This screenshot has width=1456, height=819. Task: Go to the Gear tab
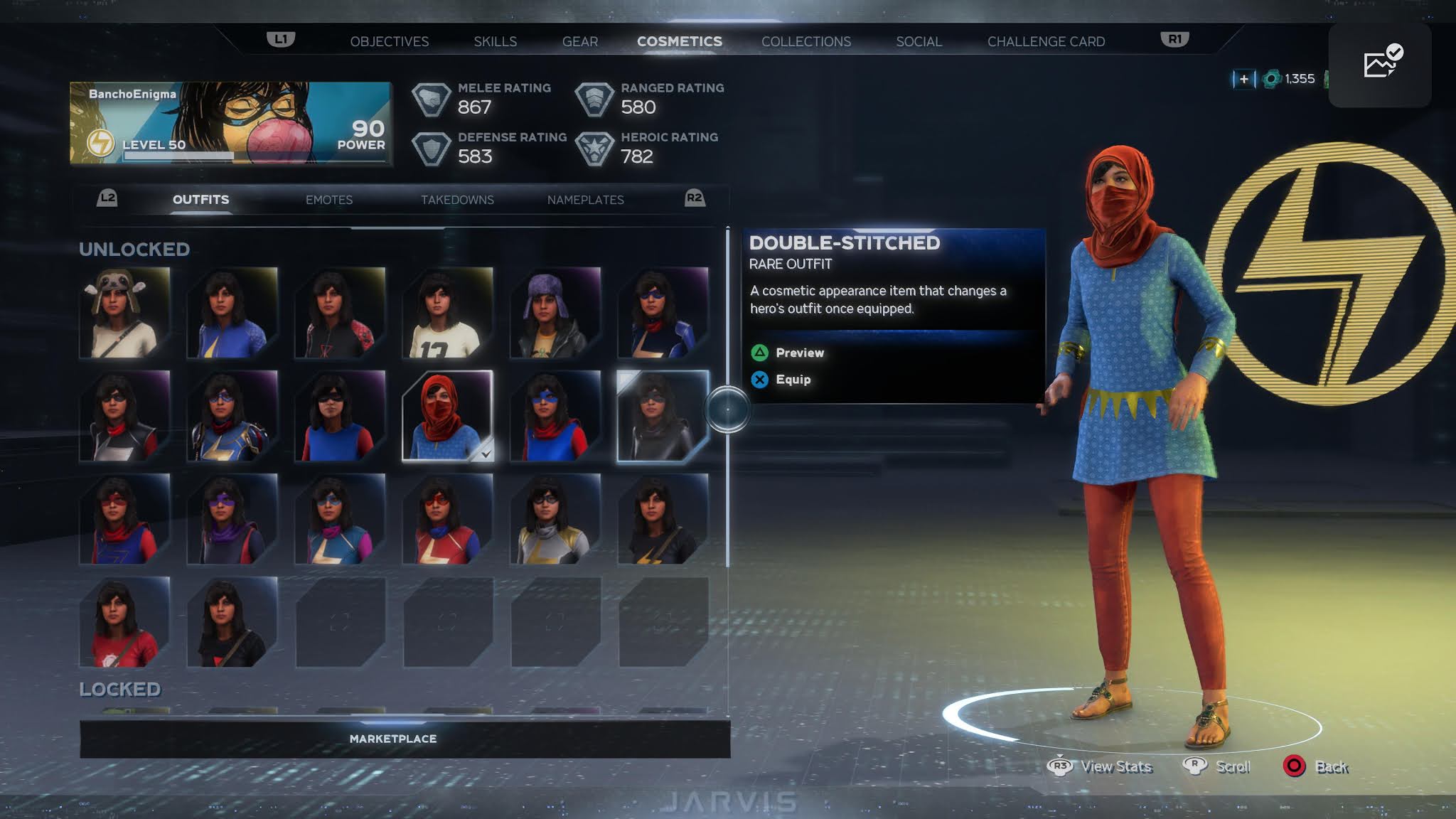579,41
